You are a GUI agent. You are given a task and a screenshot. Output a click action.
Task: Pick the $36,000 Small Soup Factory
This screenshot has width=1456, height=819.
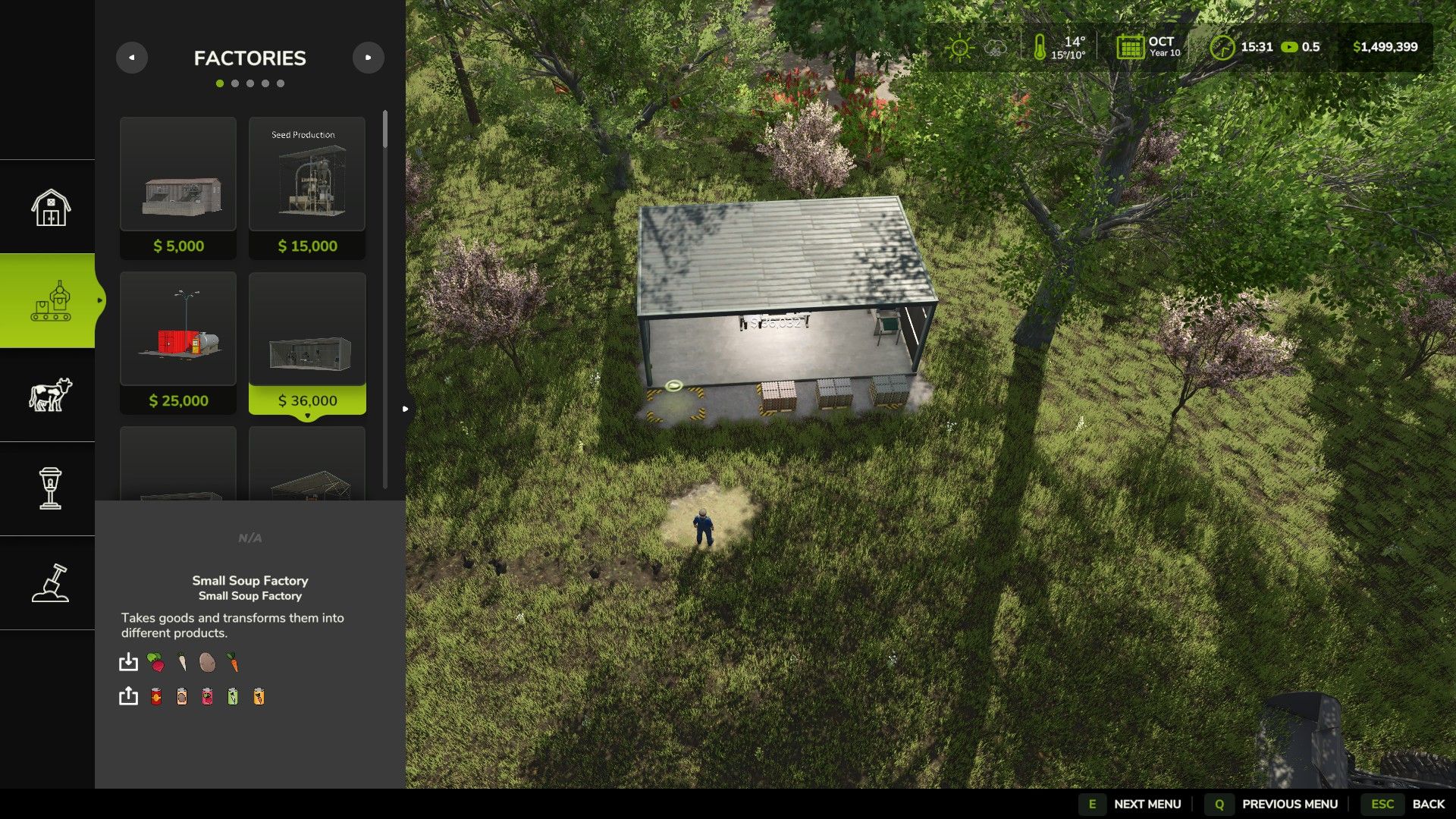pos(307,343)
